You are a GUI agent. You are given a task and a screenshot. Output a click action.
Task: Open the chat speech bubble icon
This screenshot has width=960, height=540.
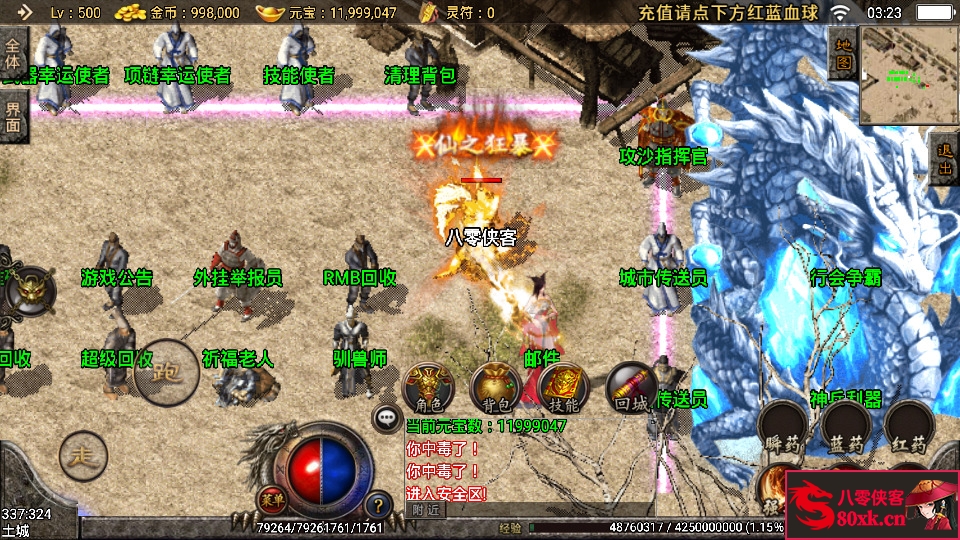(385, 418)
